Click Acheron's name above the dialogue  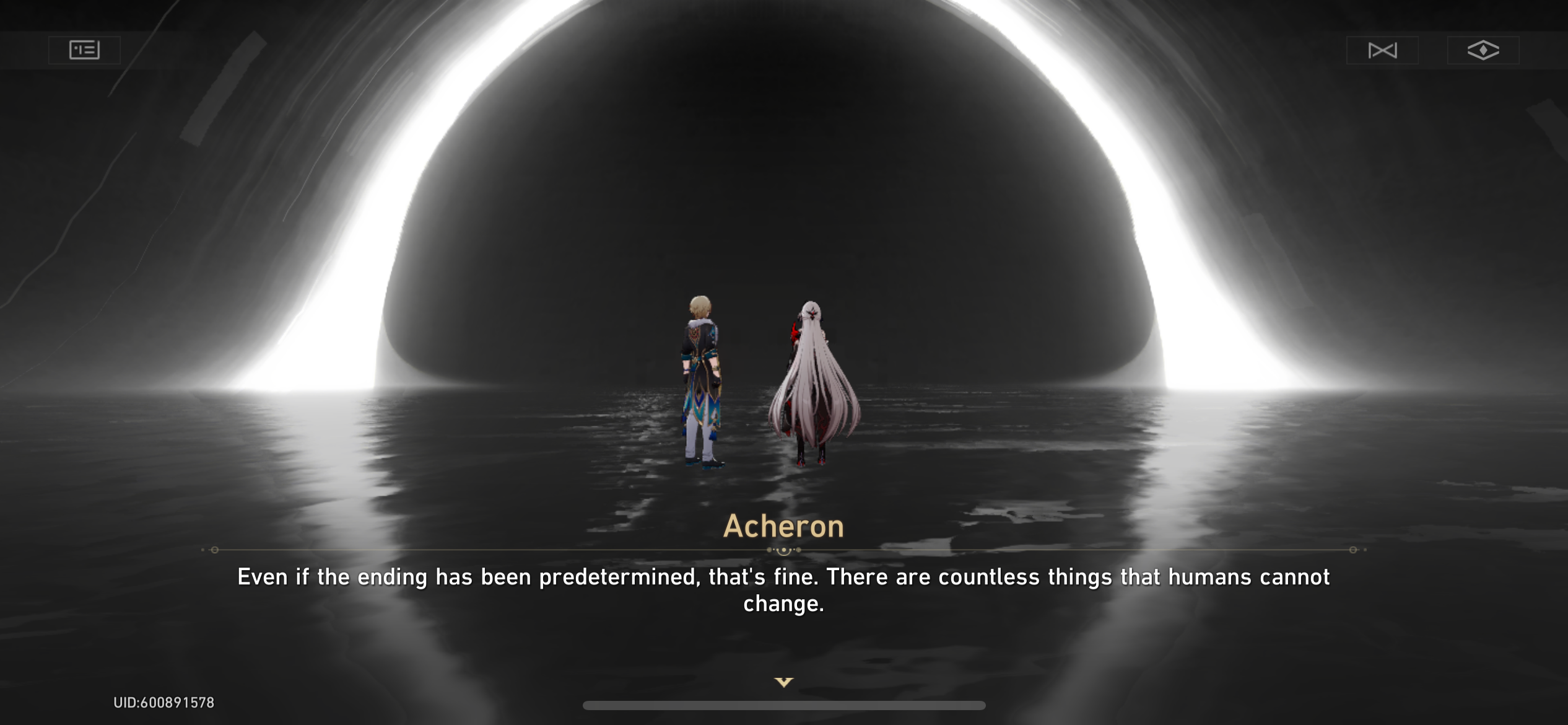click(x=783, y=526)
